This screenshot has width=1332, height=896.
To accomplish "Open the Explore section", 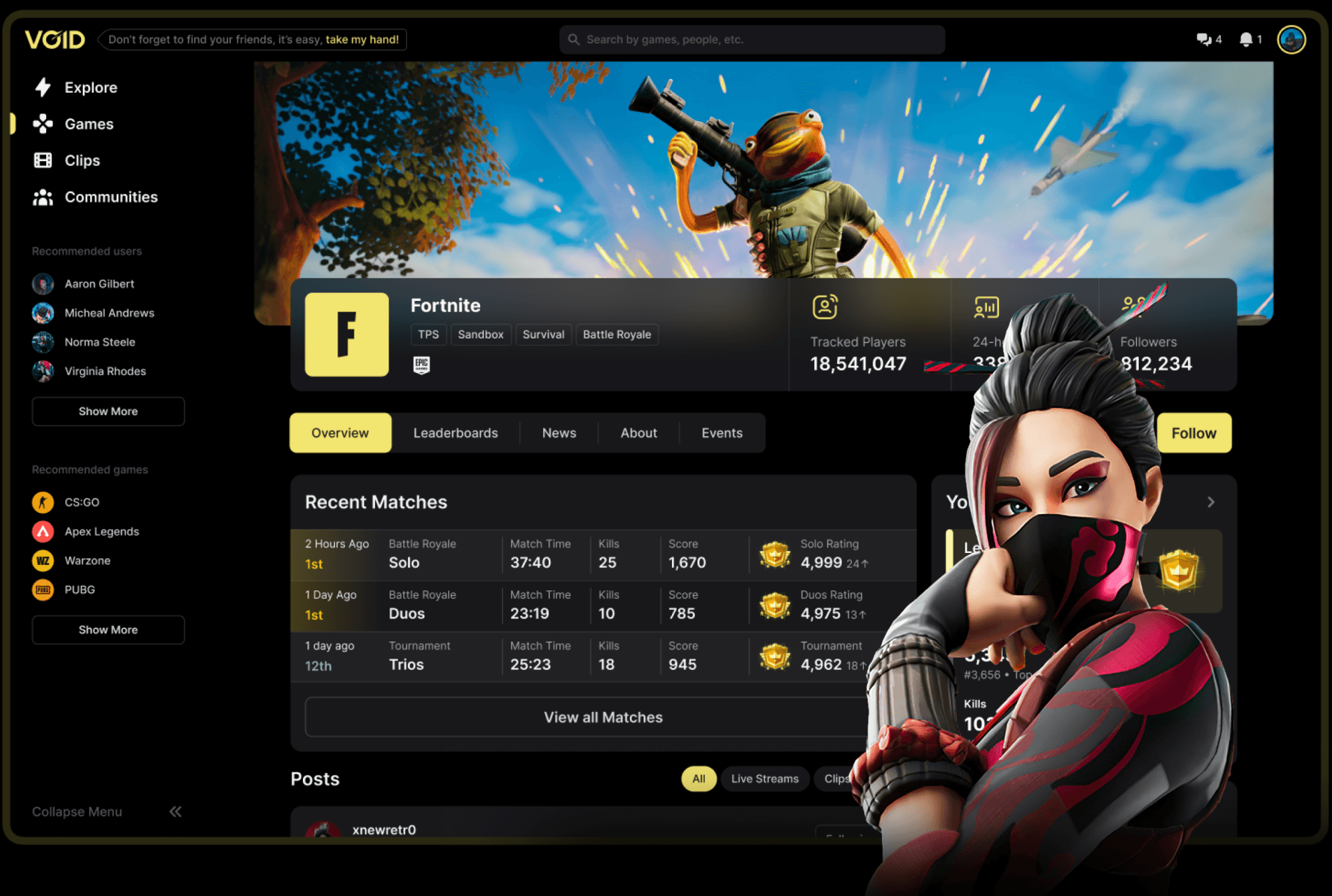I will click(90, 87).
